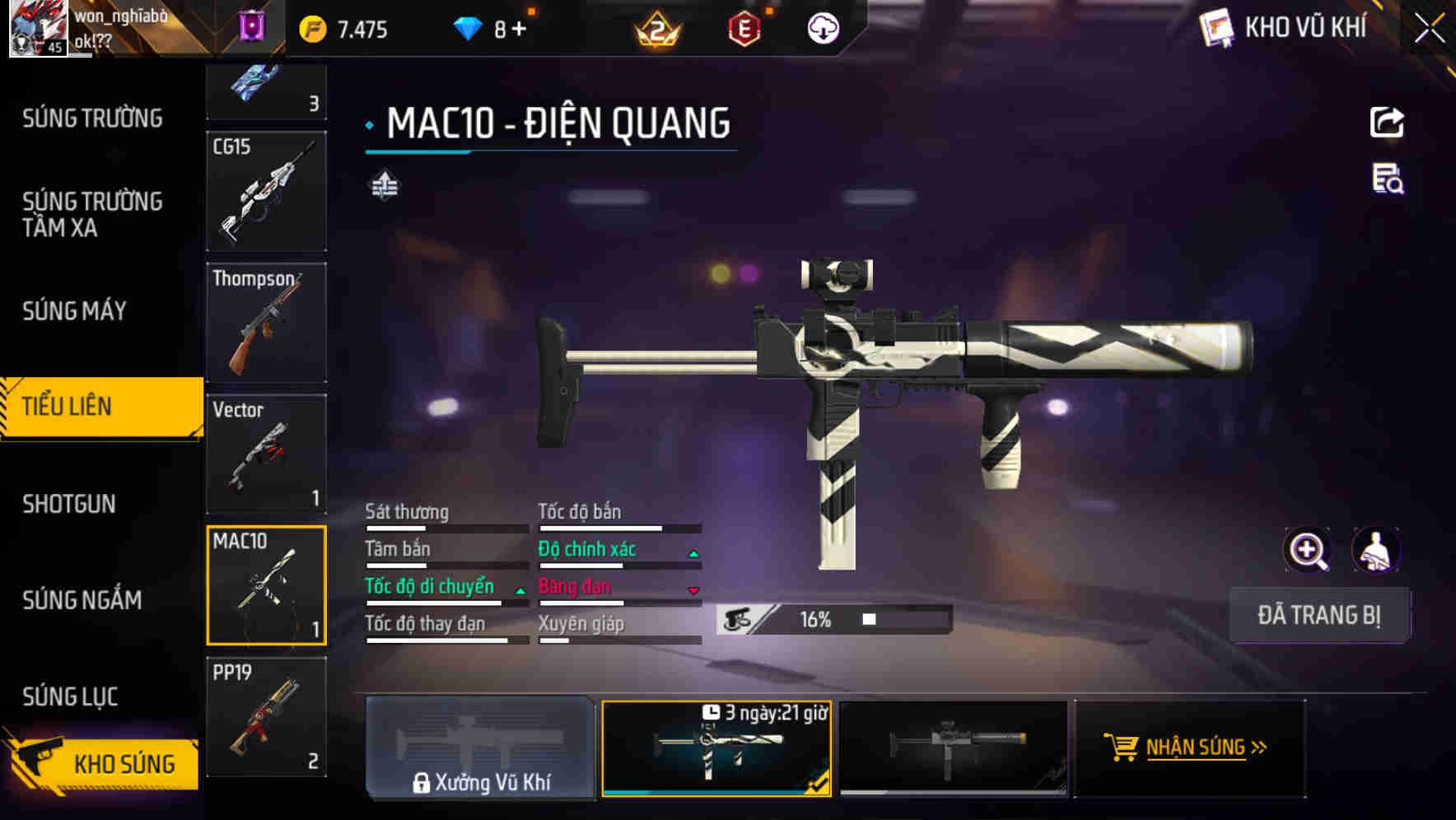The height and width of the screenshot is (820, 1456).
Task: Choose the Vector weapon tile
Action: (266, 454)
